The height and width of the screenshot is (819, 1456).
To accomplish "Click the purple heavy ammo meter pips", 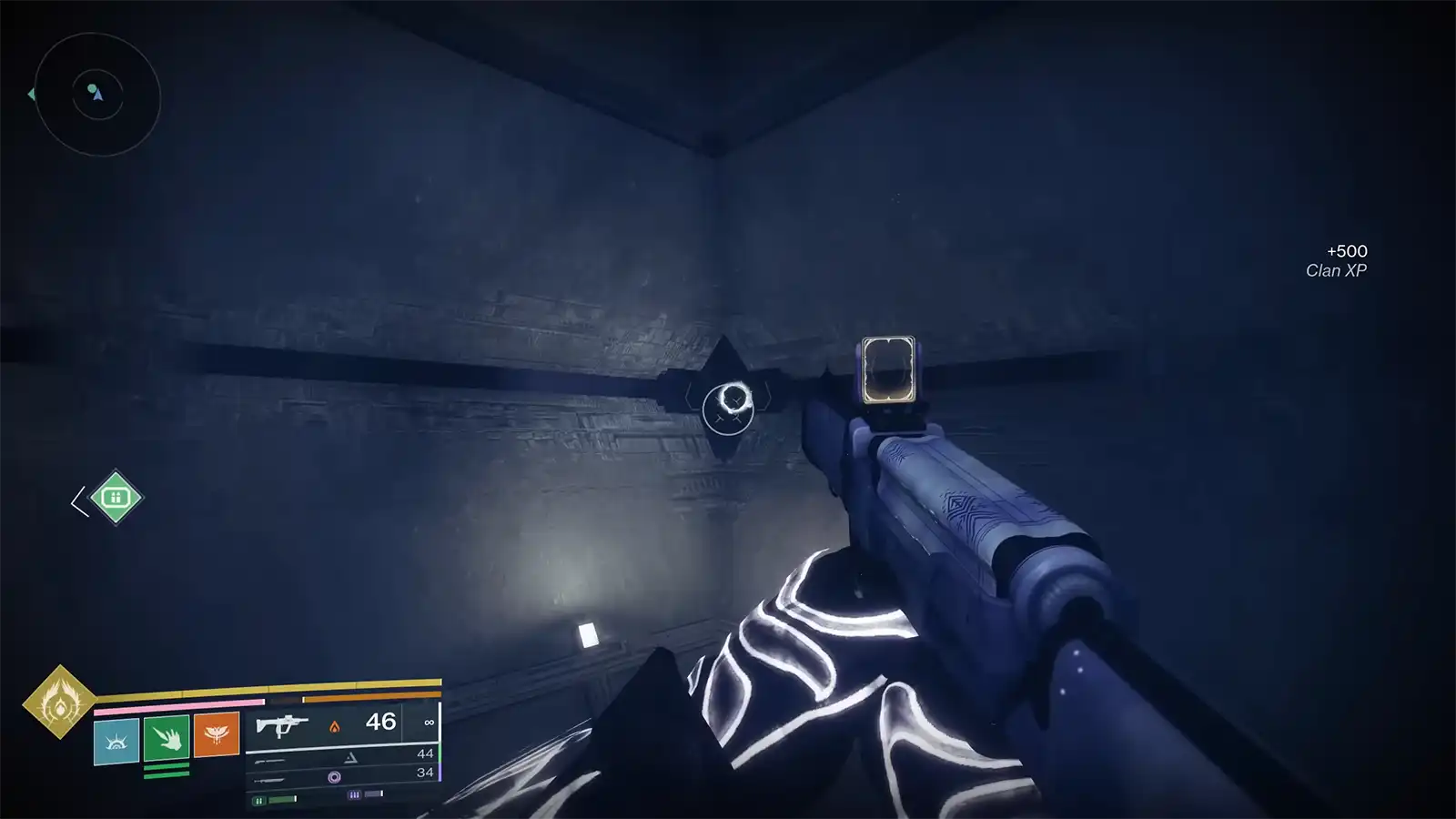I will (x=355, y=793).
